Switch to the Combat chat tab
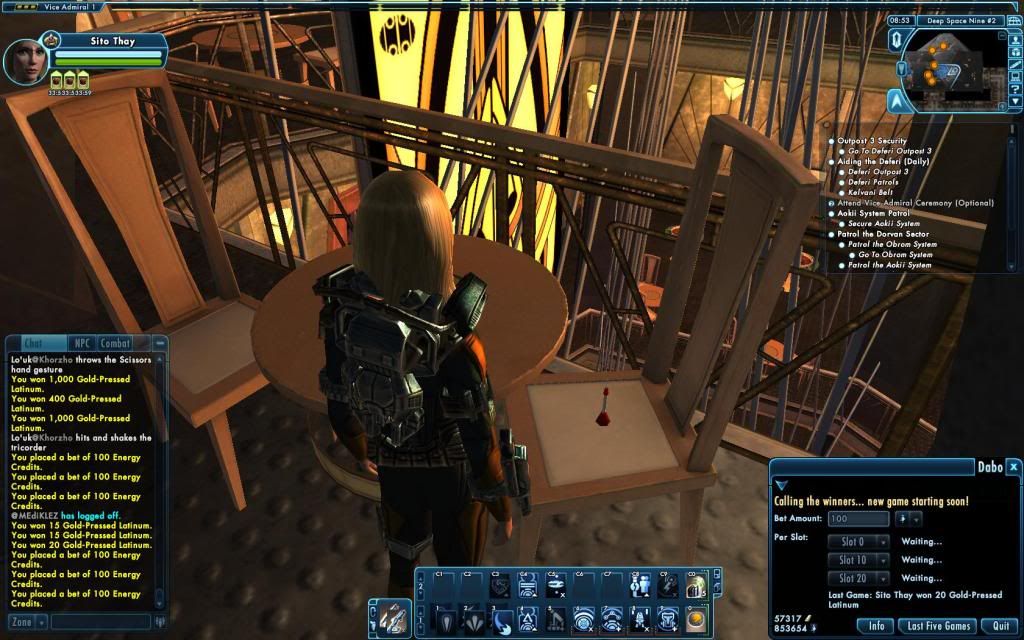Image resolution: width=1024 pixels, height=640 pixels. click(x=115, y=344)
